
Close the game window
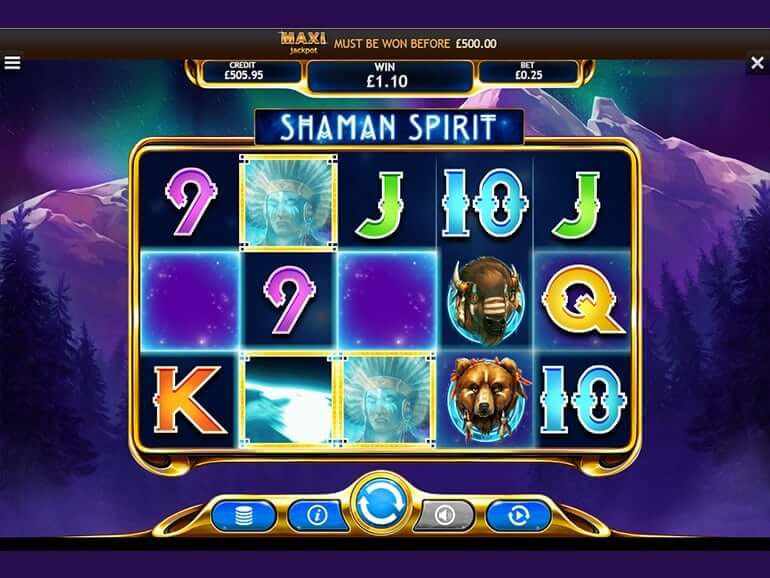[757, 63]
